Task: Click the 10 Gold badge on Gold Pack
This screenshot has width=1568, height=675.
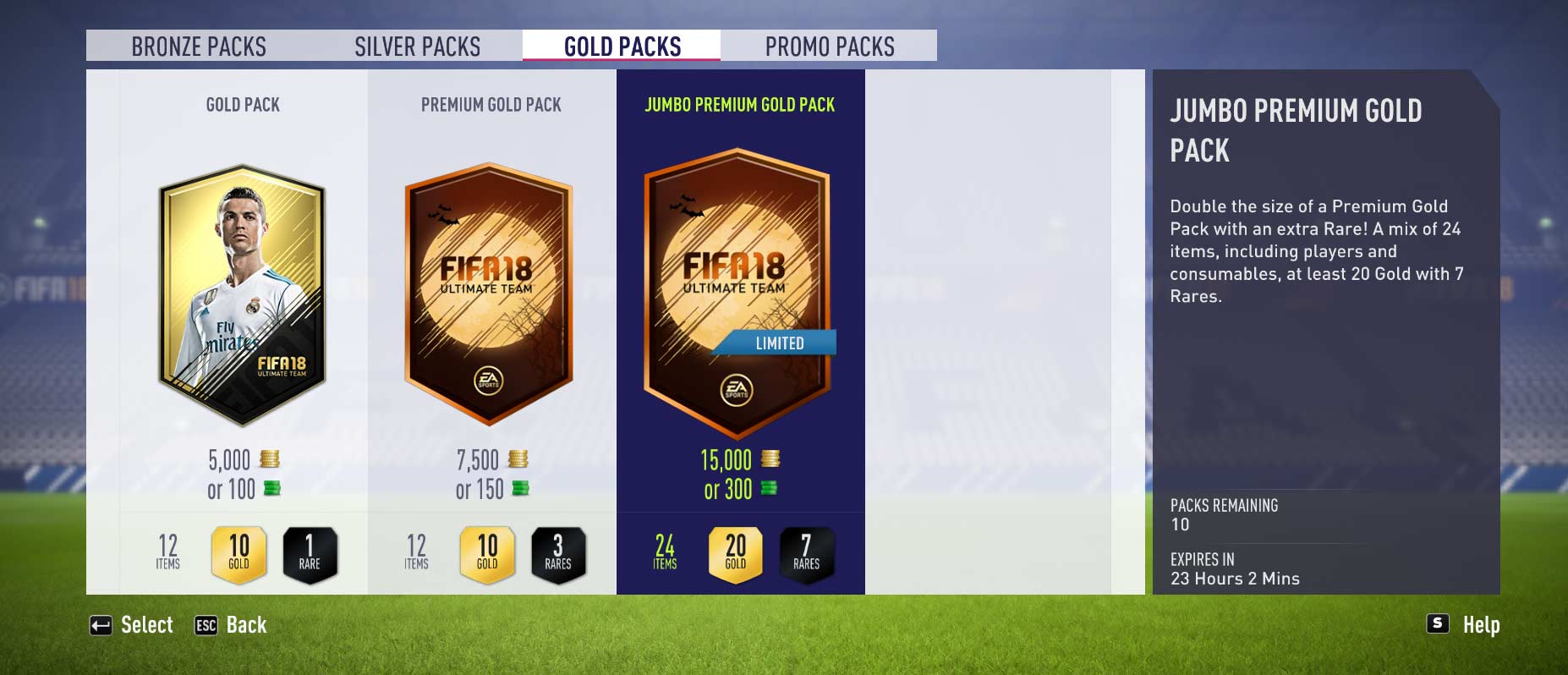Action: point(239,553)
